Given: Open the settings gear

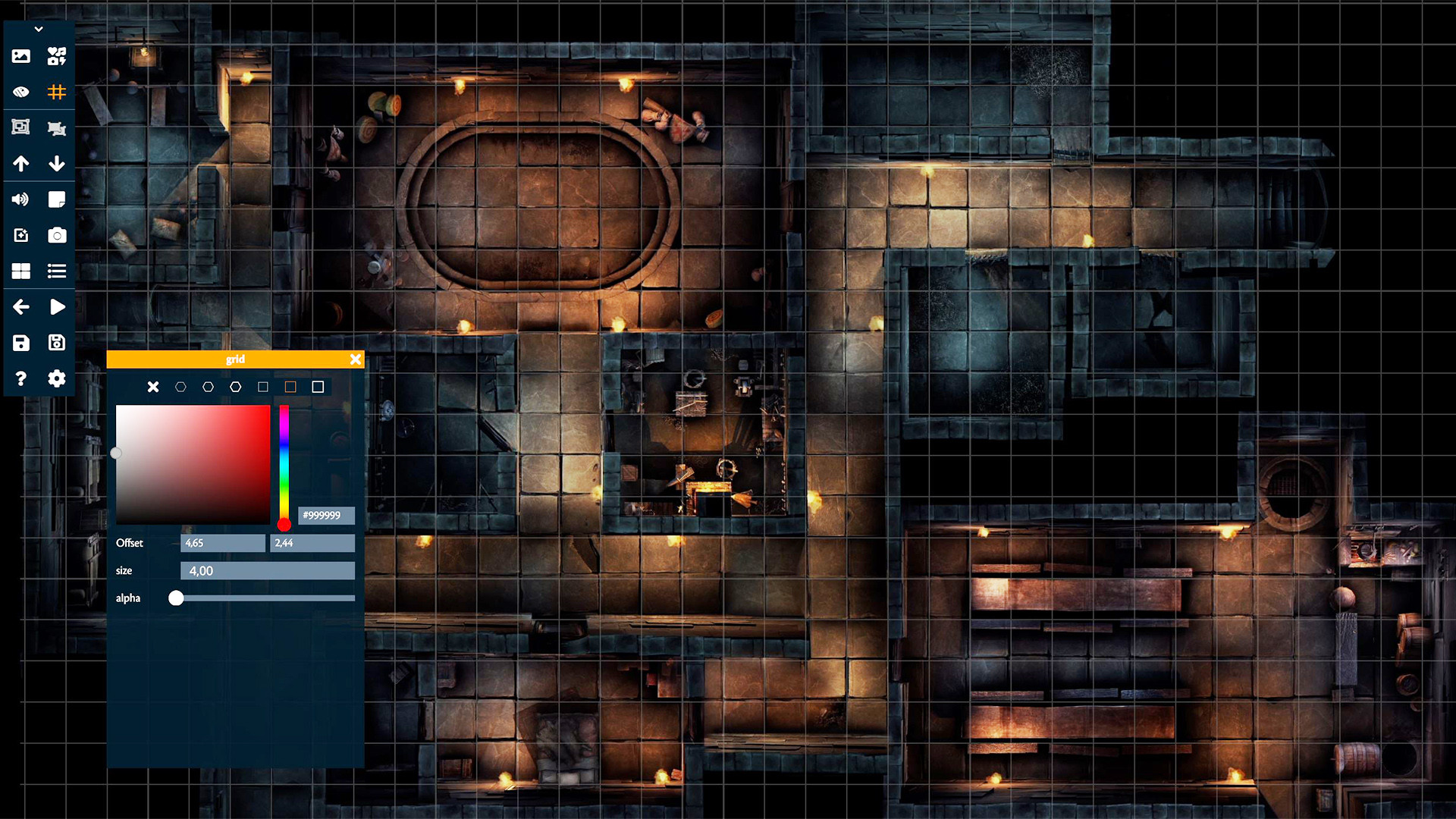Looking at the screenshot, I should pos(57,378).
